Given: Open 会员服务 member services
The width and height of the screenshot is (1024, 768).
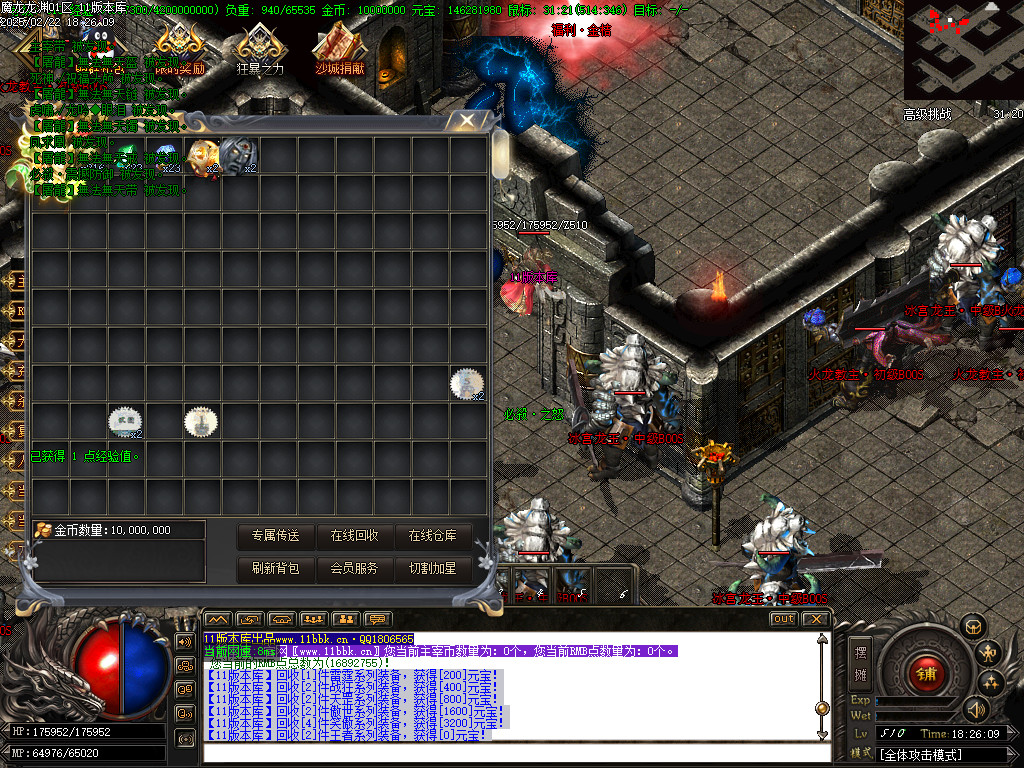Looking at the screenshot, I should pos(354,568).
